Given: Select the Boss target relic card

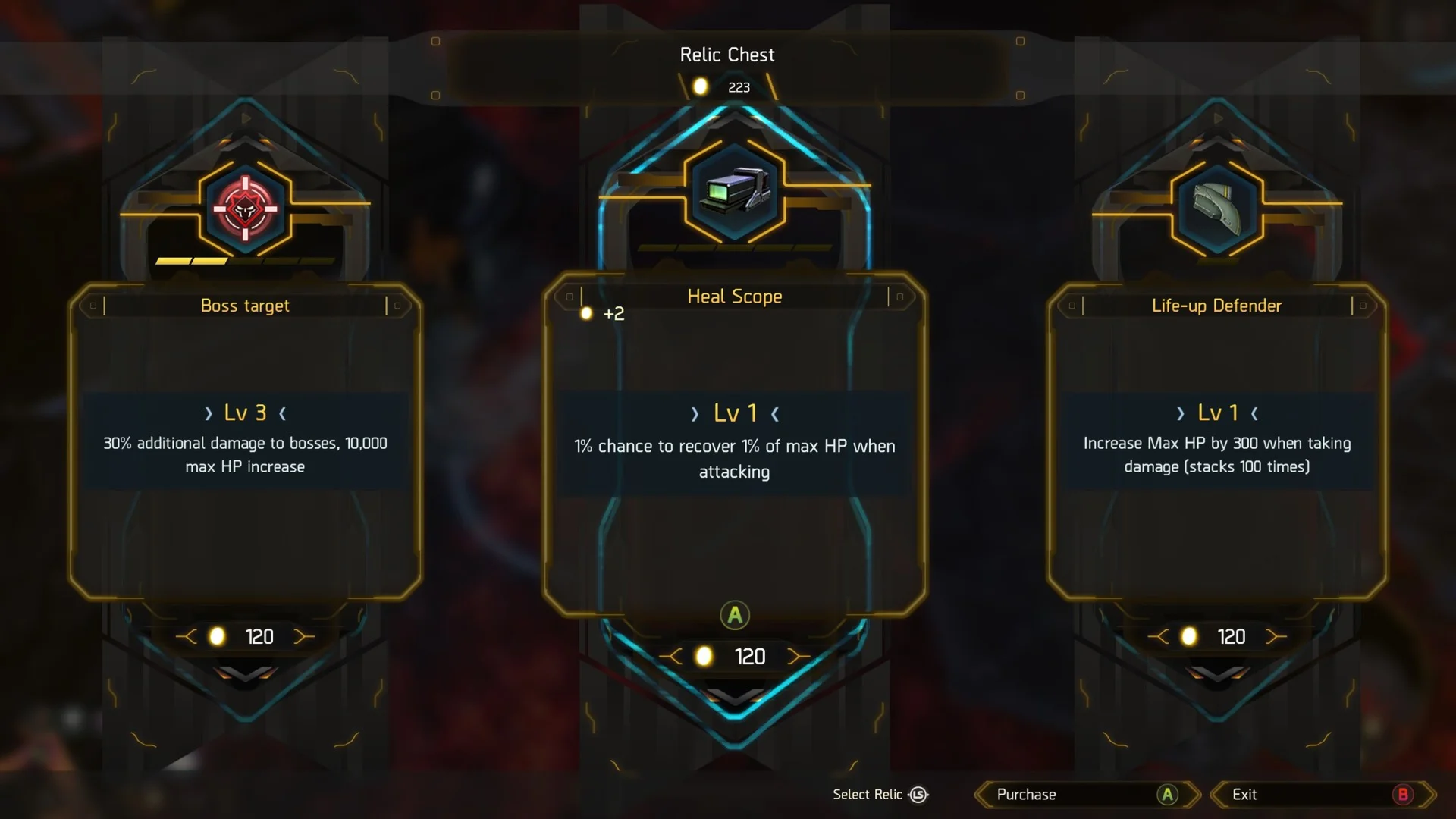Looking at the screenshot, I should (x=245, y=442).
